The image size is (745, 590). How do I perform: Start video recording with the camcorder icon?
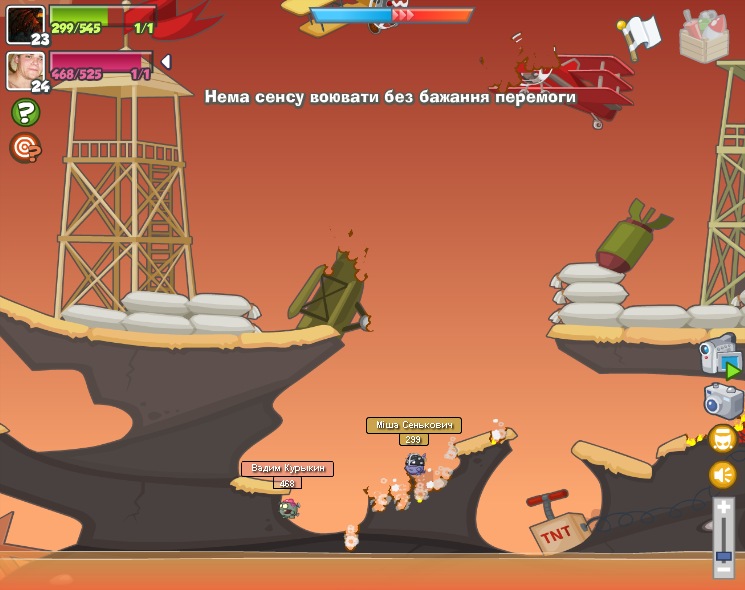[720, 357]
